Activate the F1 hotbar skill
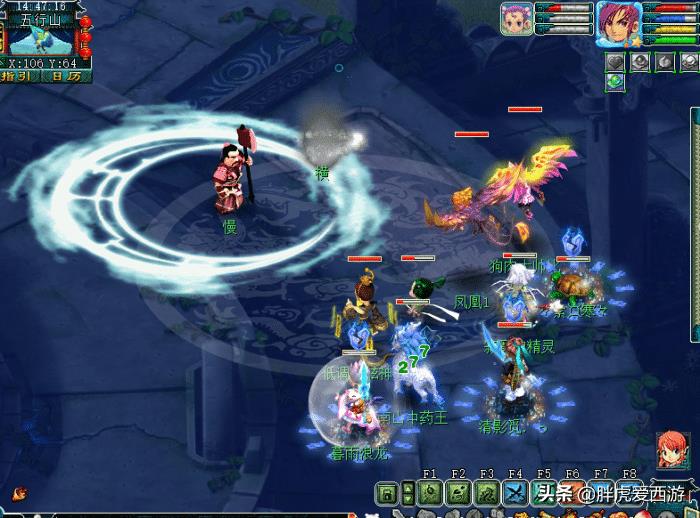This screenshot has width=700, height=518. coord(429,492)
